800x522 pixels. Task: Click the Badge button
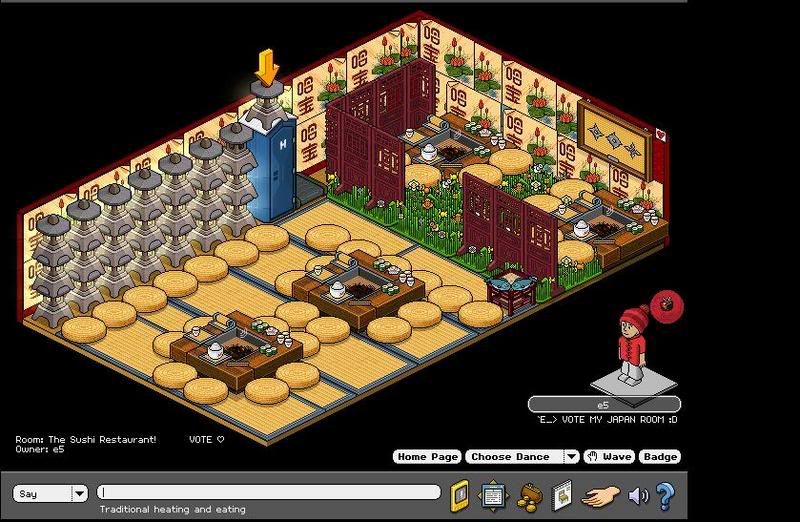tap(660, 457)
